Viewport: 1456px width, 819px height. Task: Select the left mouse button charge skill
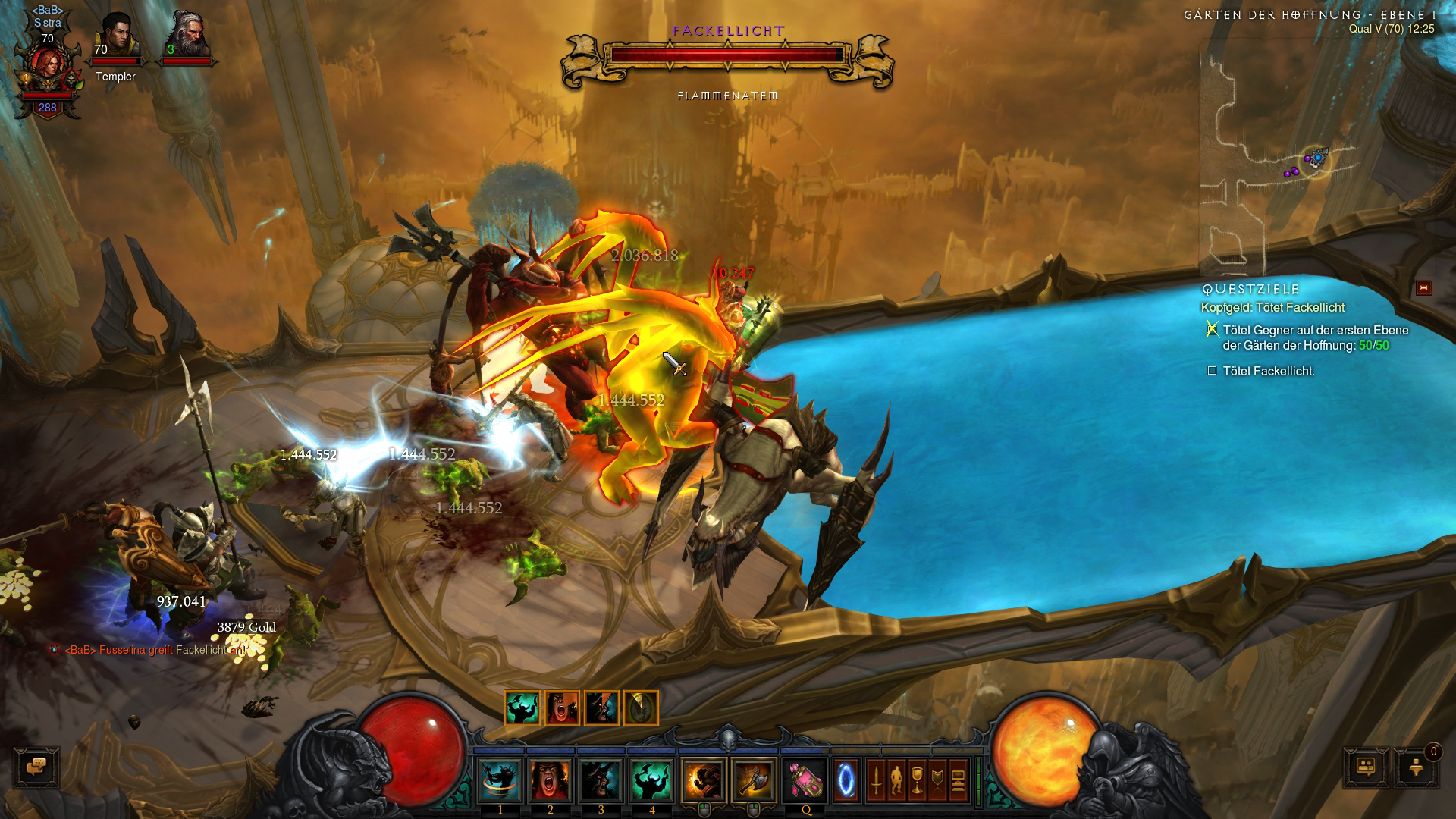click(x=703, y=780)
